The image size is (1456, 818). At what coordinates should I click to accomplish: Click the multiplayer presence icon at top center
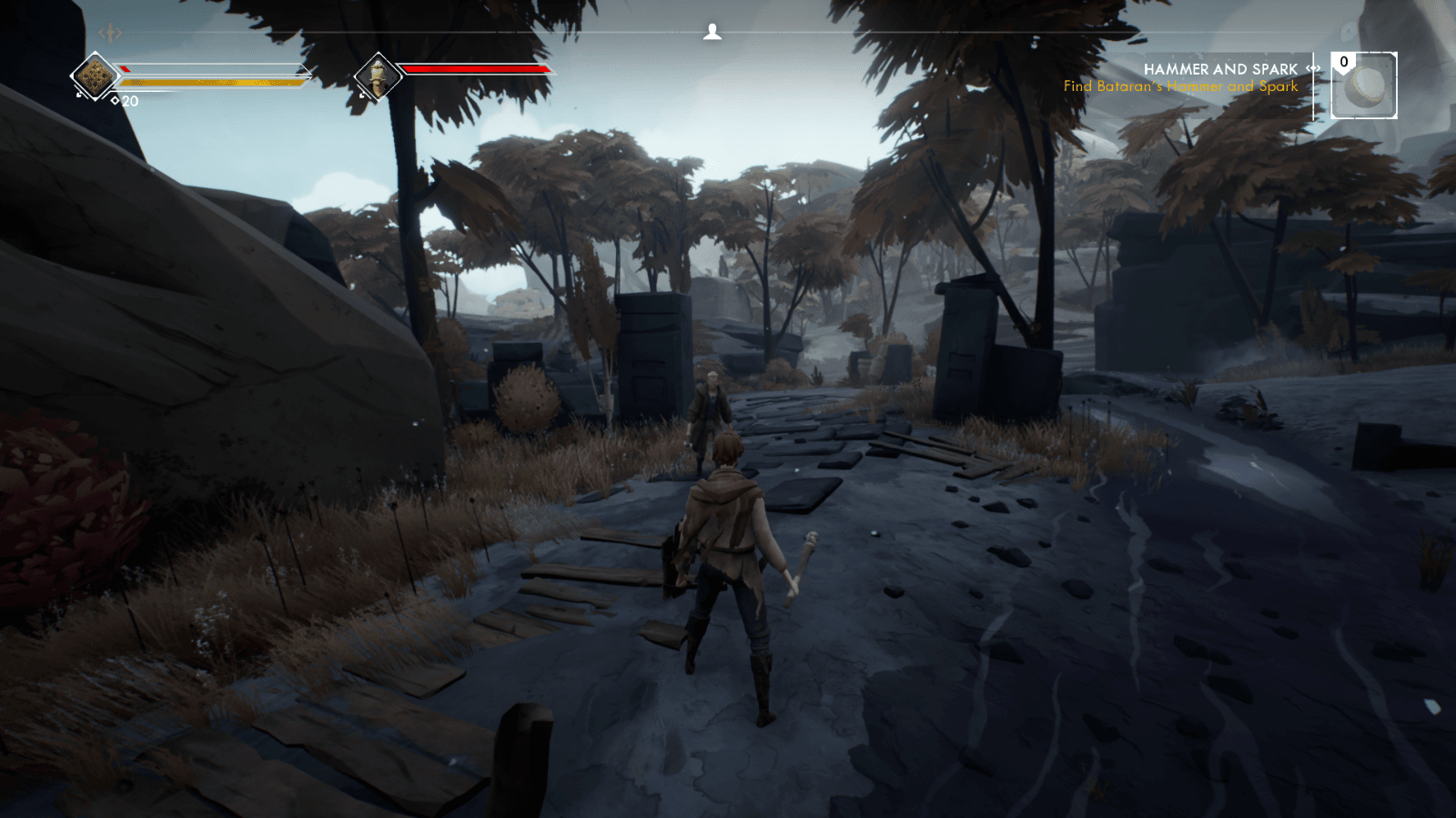714,30
